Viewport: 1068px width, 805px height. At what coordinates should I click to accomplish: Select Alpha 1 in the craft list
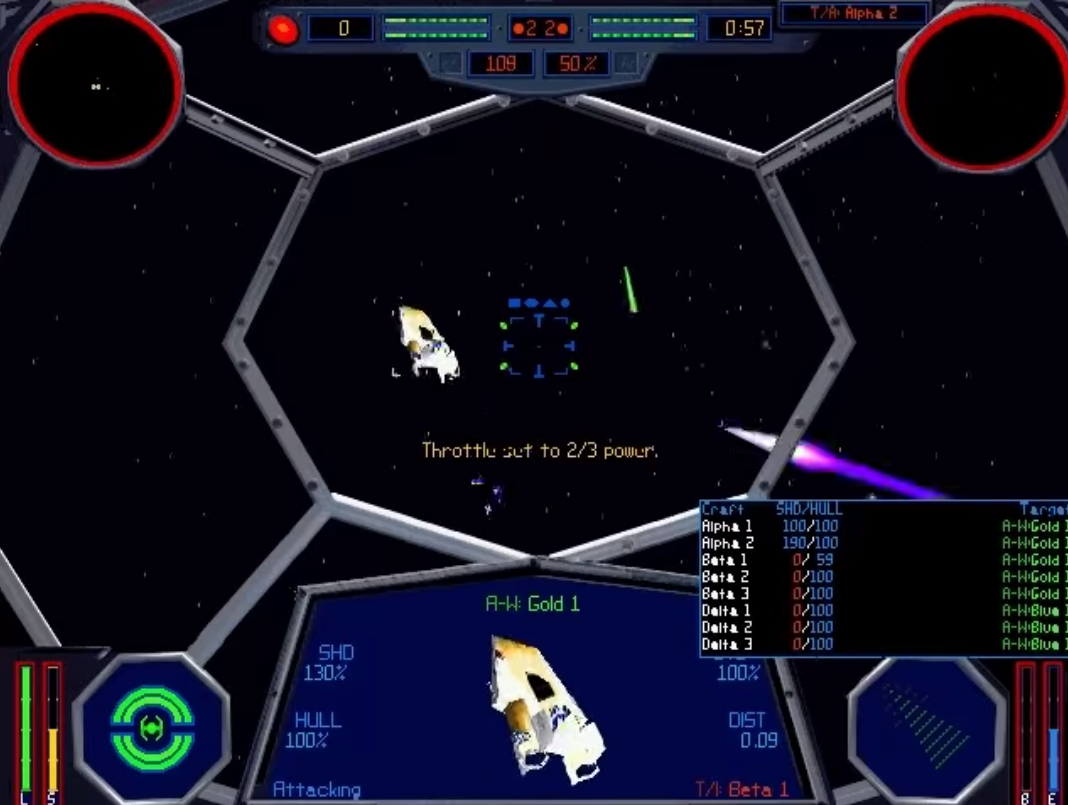click(x=727, y=526)
